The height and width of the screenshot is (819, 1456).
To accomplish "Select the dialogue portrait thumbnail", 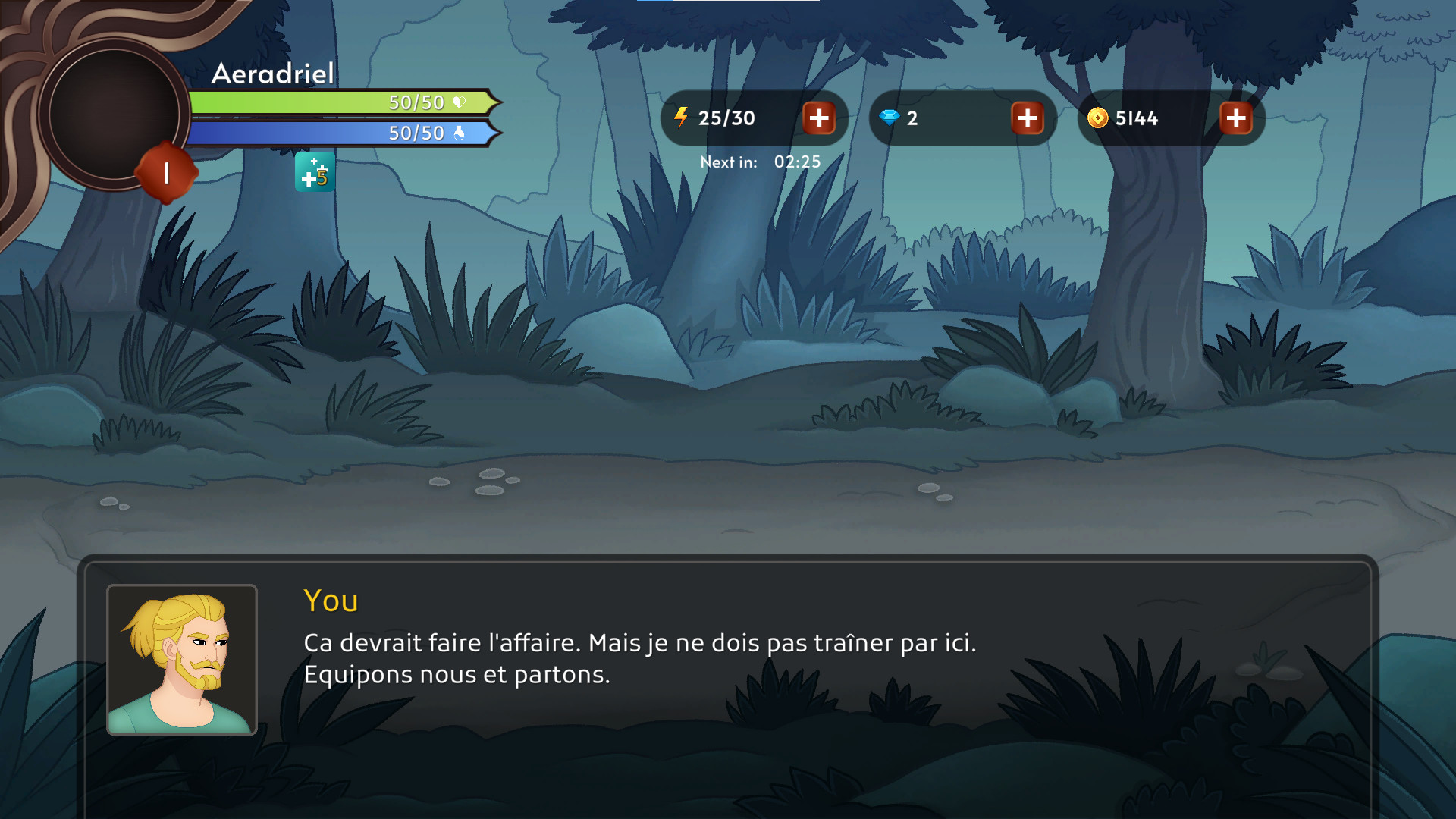I will coord(182,660).
